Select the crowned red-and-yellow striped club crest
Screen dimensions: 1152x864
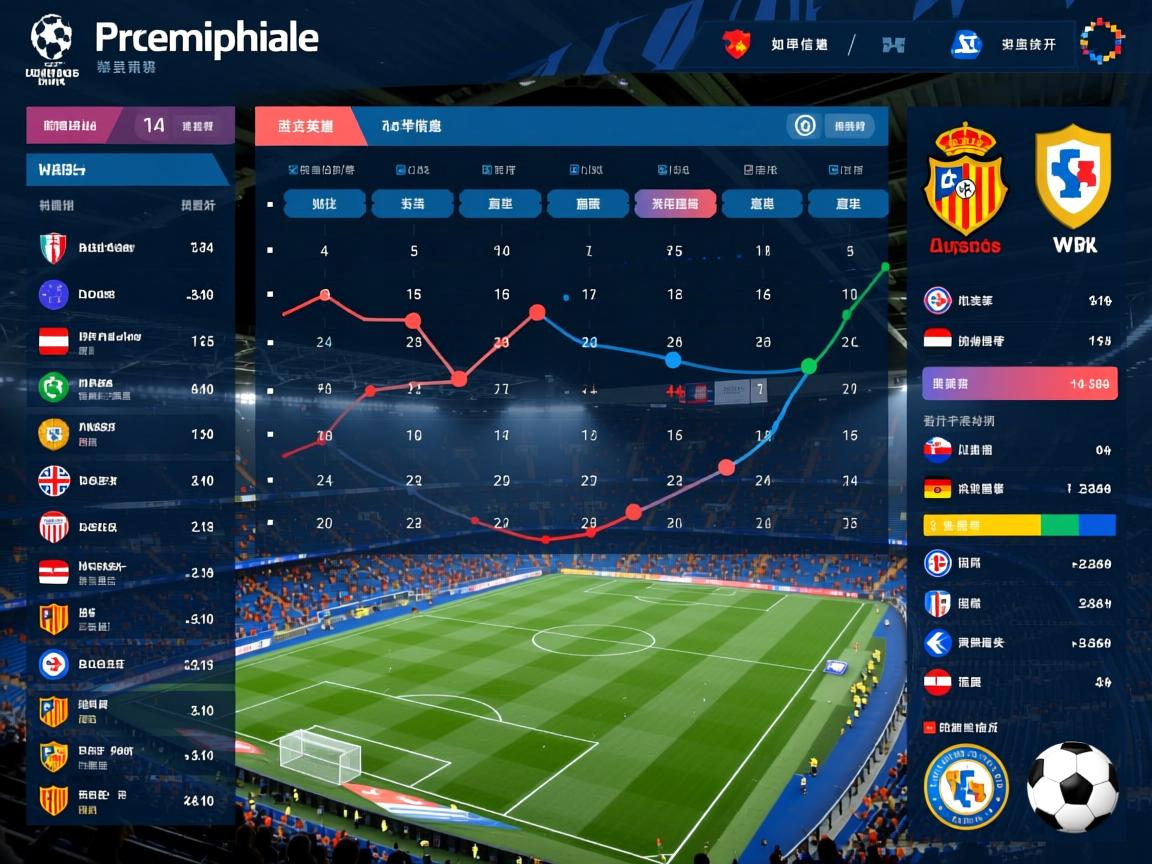tap(964, 180)
